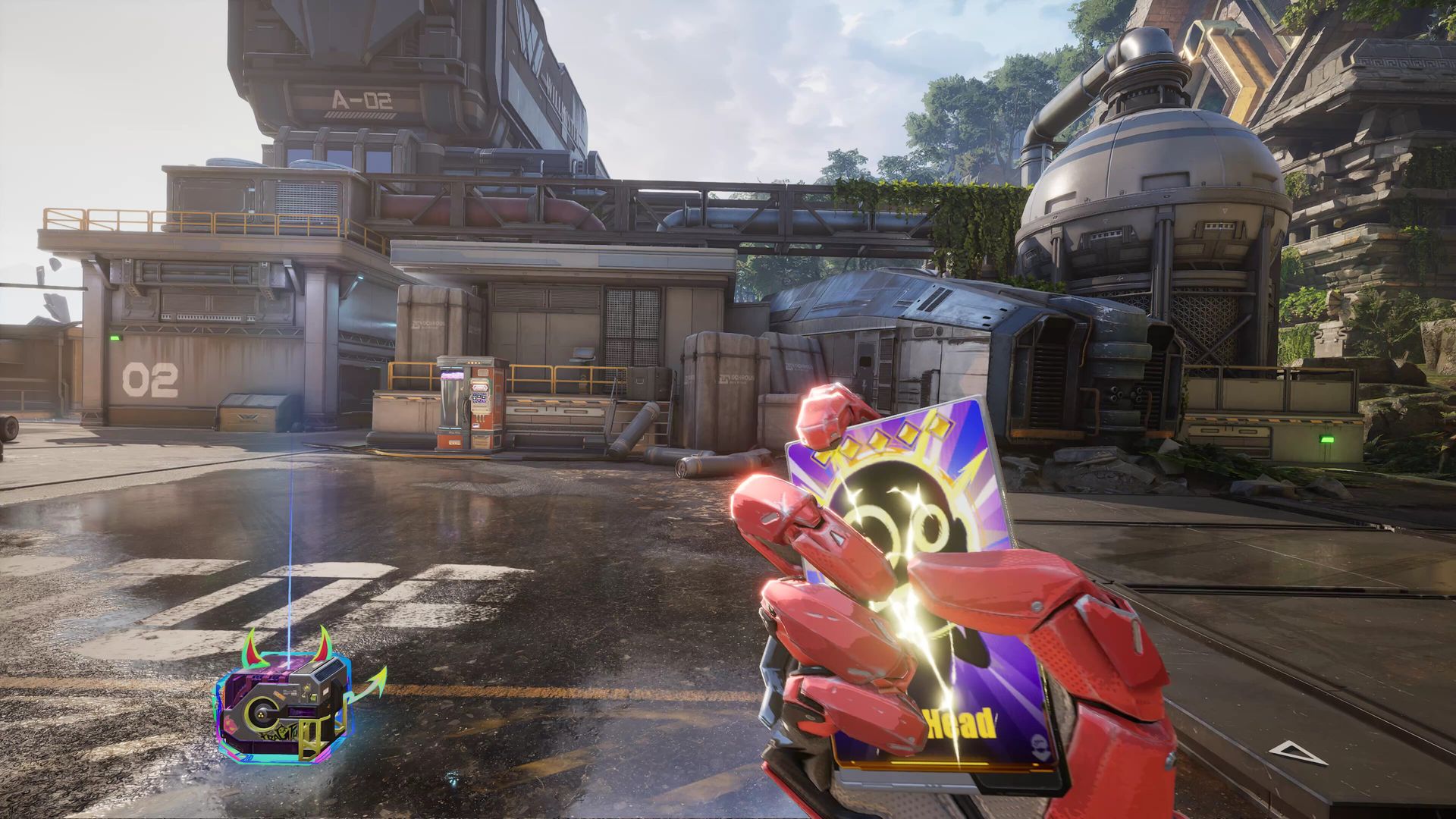Click the arcade logo on the vending machine
The height and width of the screenshot is (819, 1456).
(x=480, y=388)
